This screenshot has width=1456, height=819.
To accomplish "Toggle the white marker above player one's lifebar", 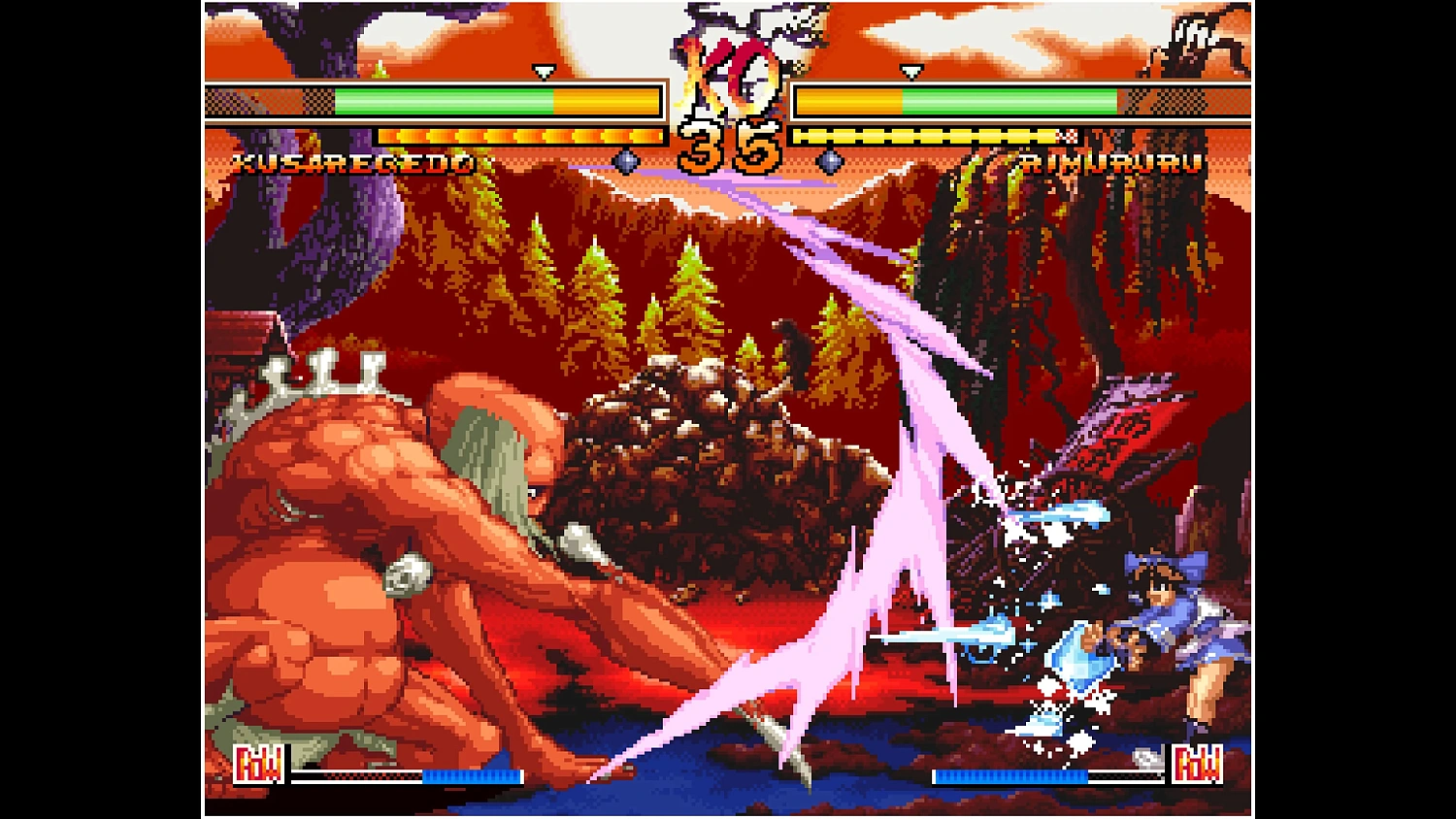I will 542,71.
